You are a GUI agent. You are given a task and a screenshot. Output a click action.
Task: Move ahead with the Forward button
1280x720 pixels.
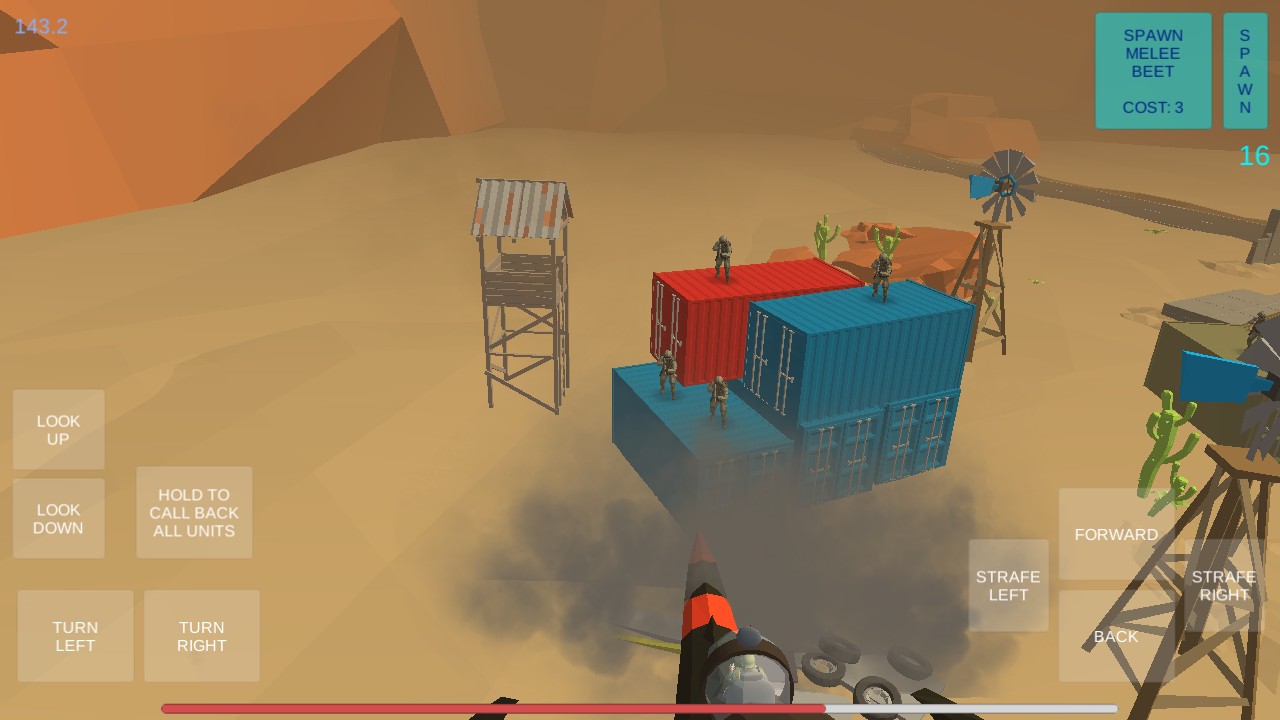pos(1116,534)
